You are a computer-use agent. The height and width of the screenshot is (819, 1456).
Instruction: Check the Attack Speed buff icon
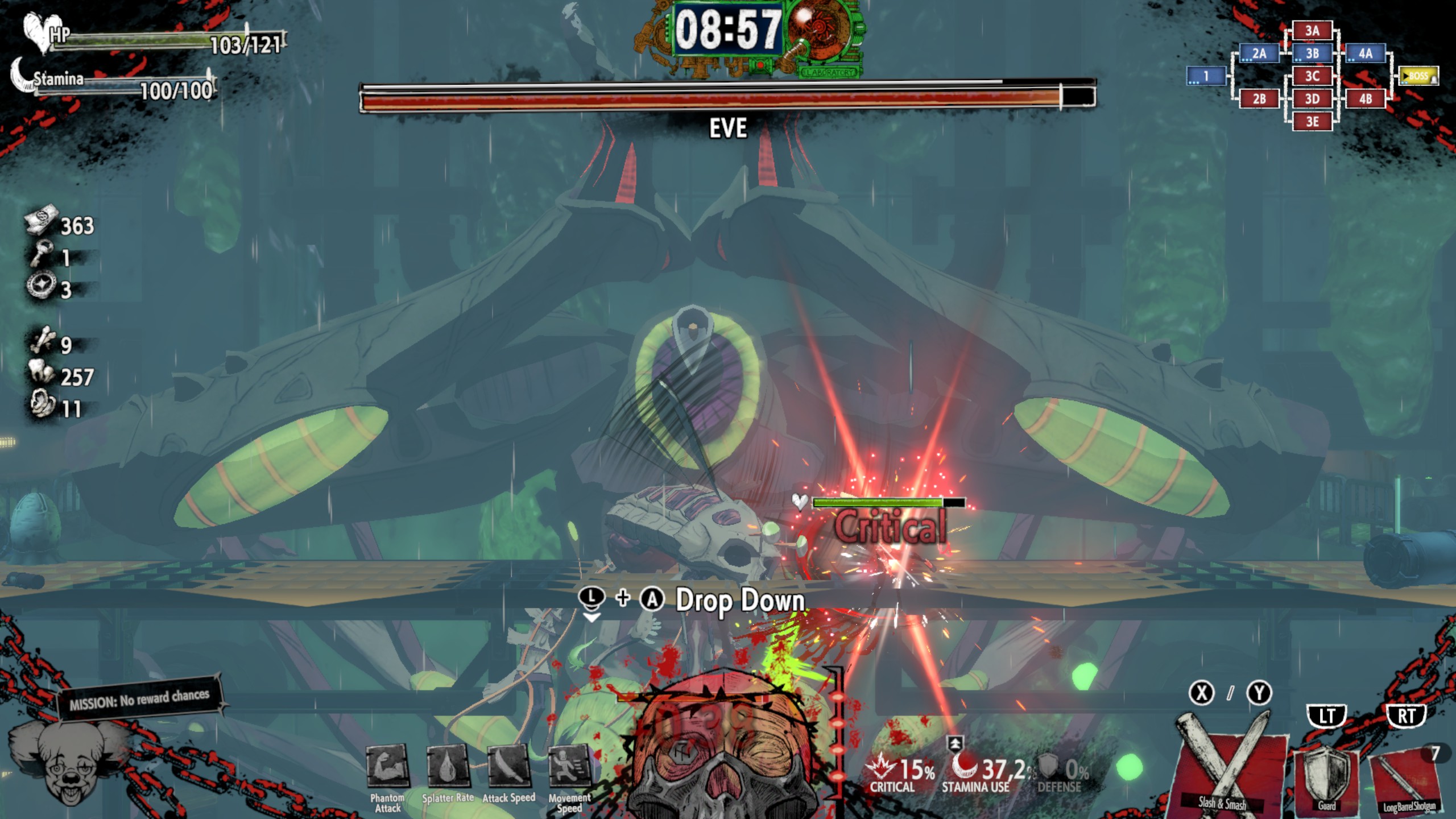coord(508,765)
